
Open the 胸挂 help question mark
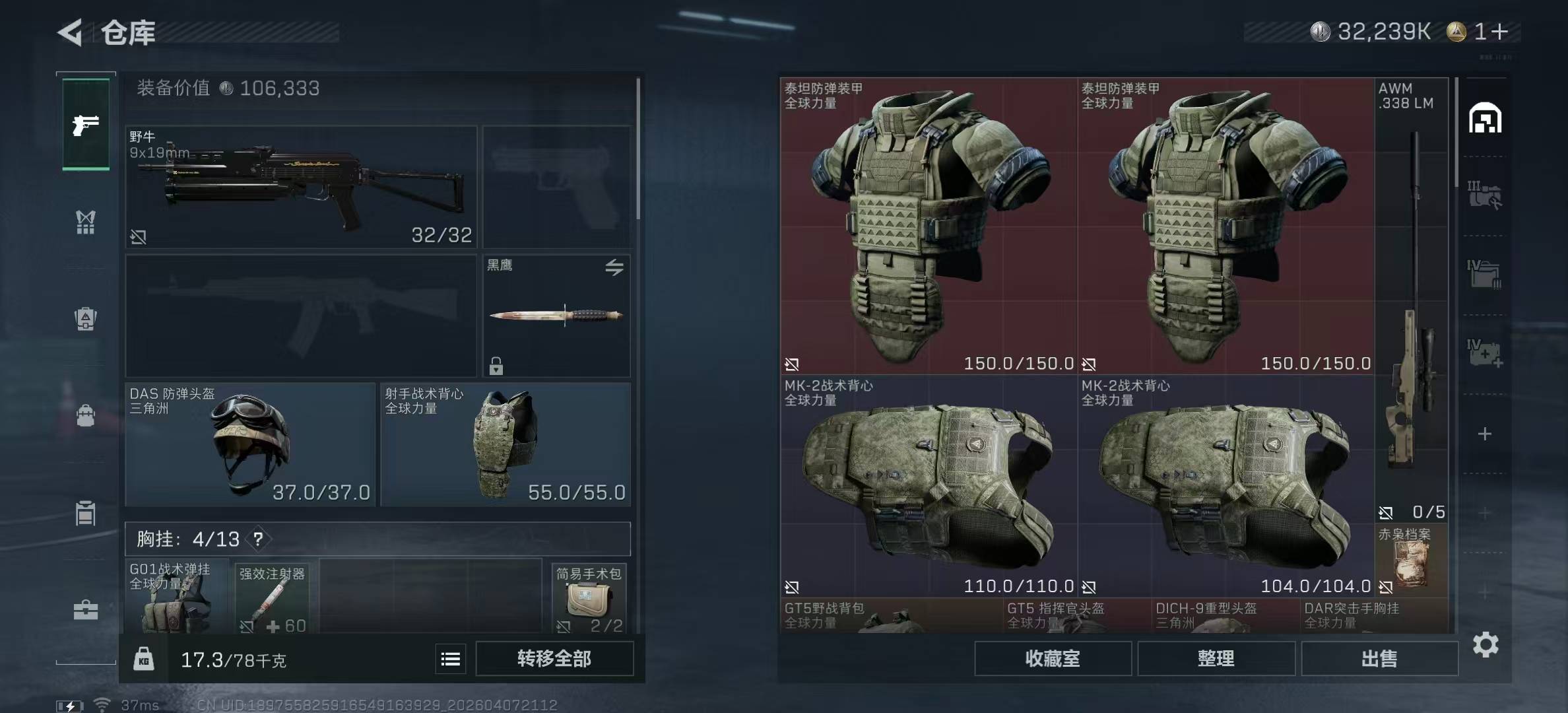pyautogui.click(x=258, y=539)
